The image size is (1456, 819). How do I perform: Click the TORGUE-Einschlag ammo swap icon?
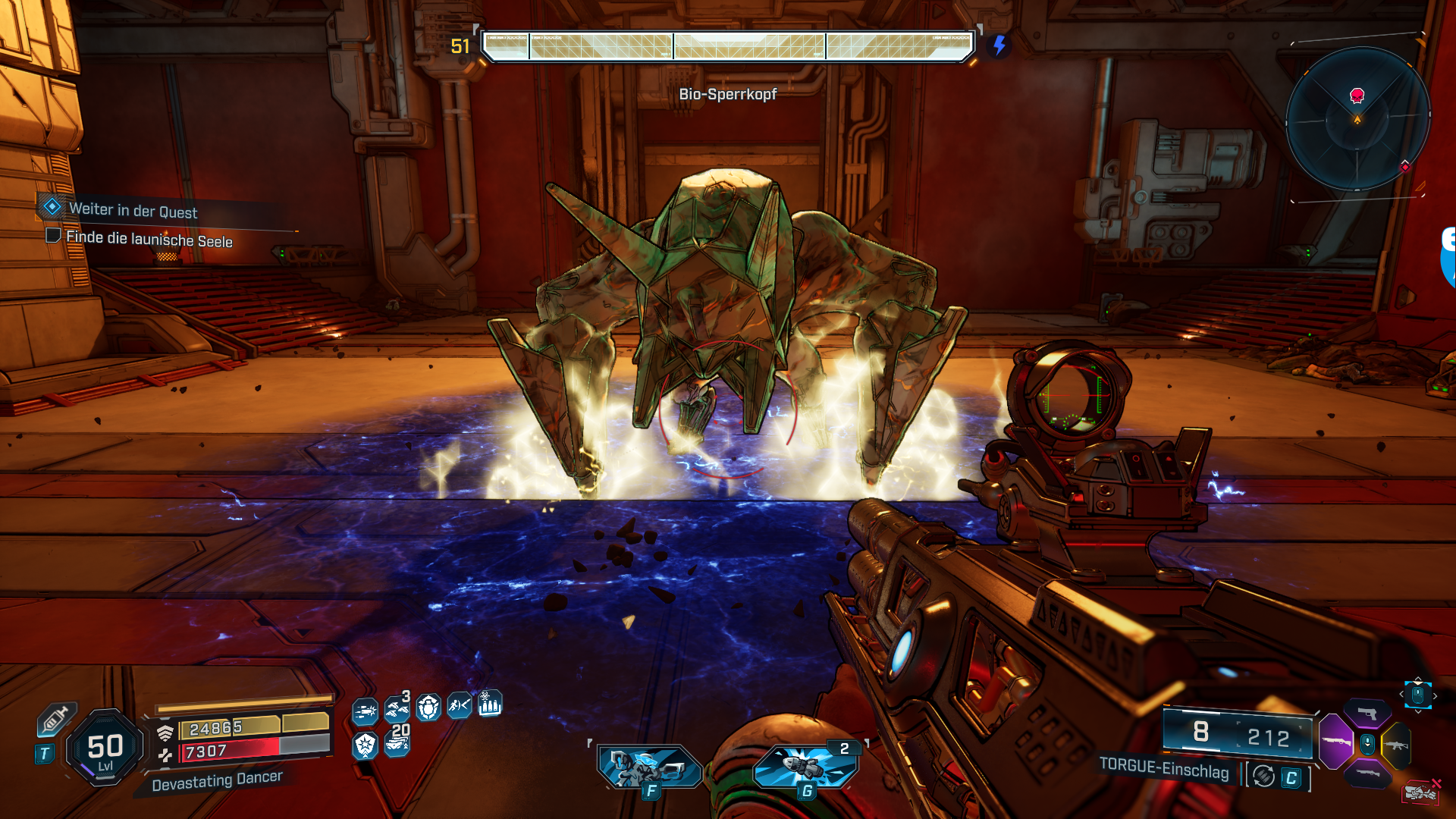pos(1263,776)
